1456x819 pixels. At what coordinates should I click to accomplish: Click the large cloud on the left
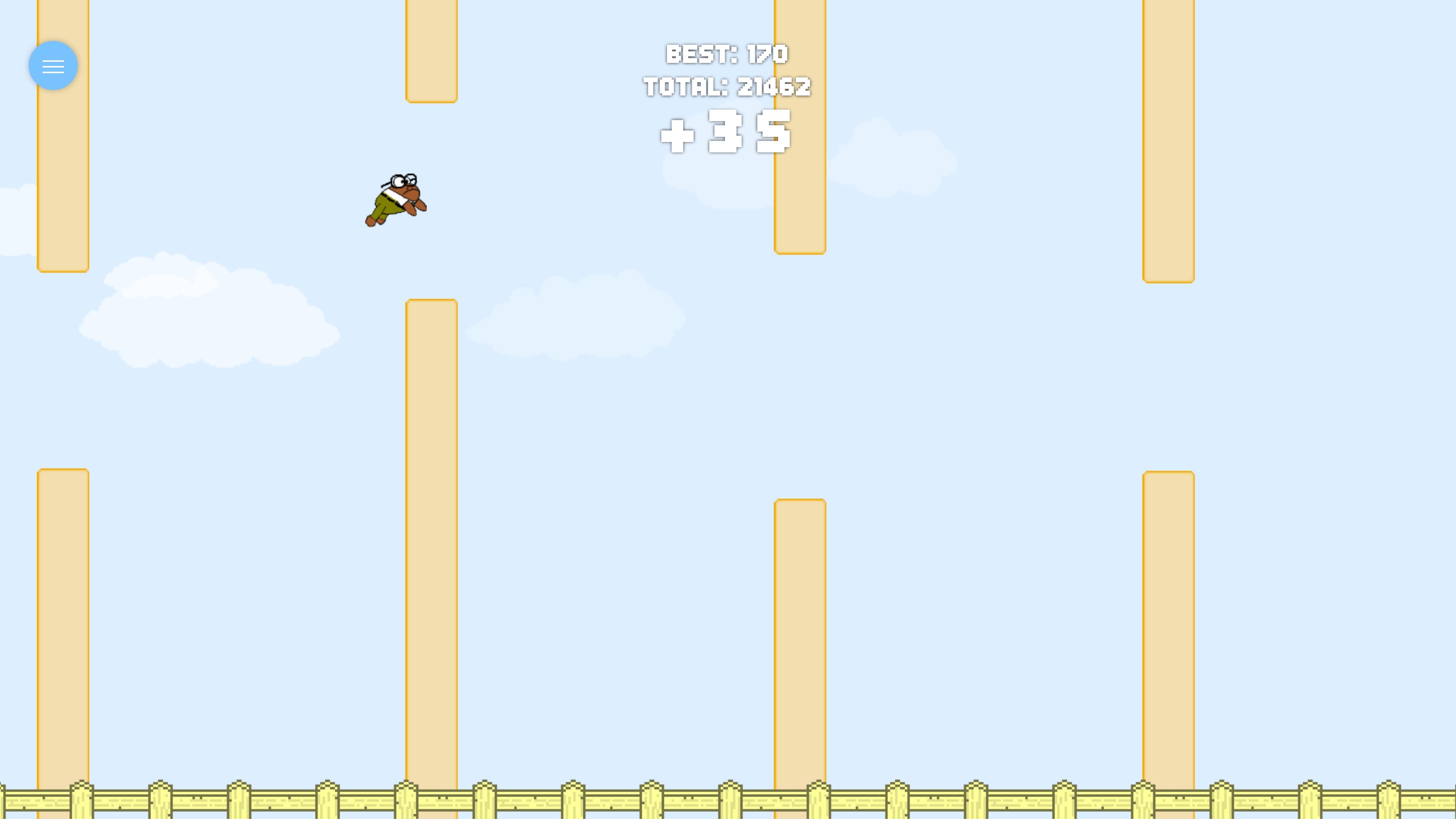tap(215, 317)
